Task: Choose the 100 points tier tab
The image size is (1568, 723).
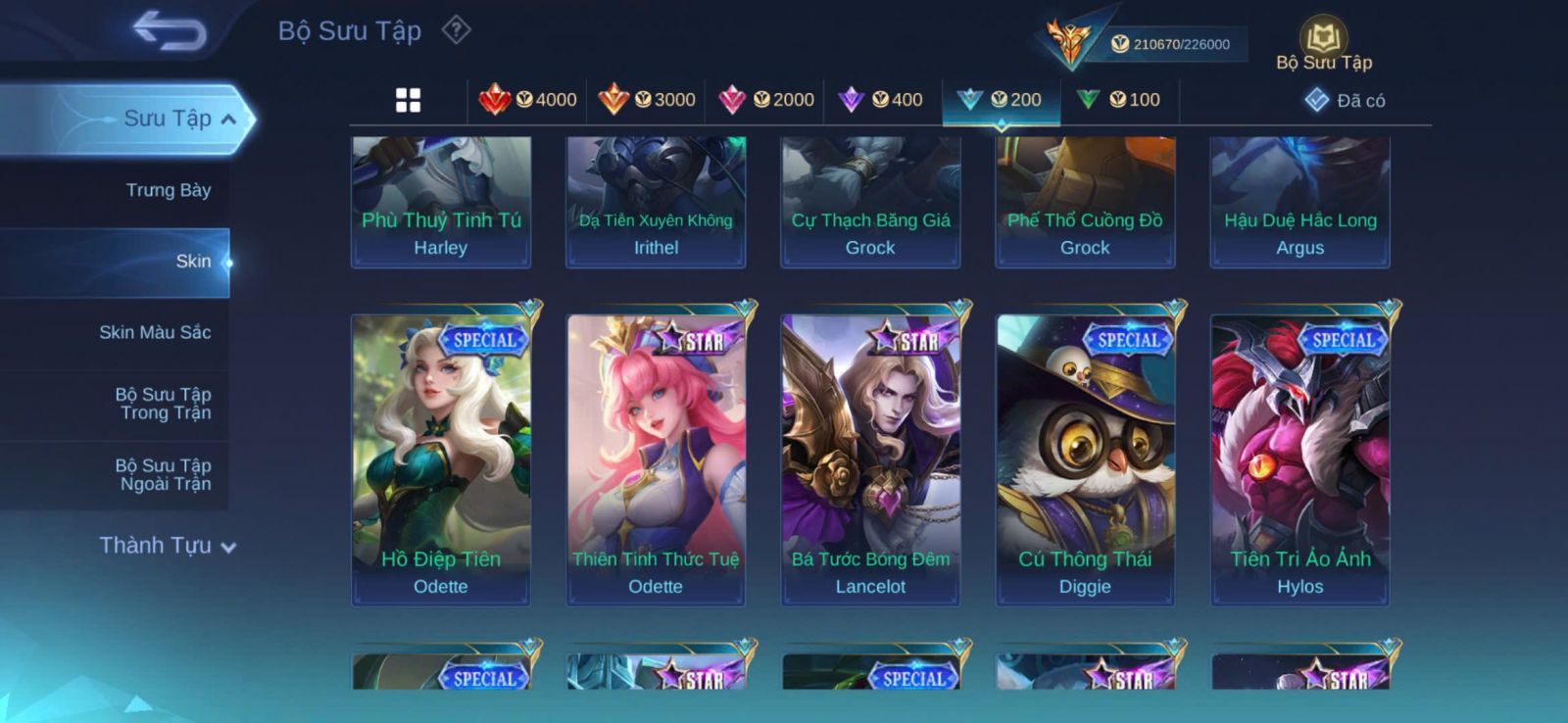Action: [x=1119, y=100]
